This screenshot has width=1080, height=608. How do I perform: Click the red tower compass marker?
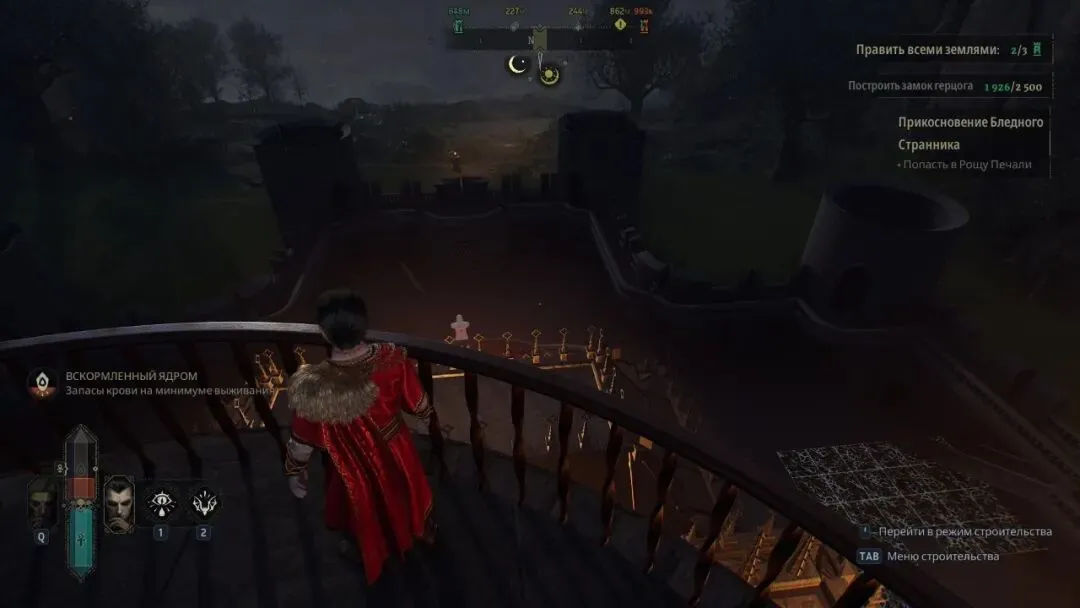tap(643, 25)
